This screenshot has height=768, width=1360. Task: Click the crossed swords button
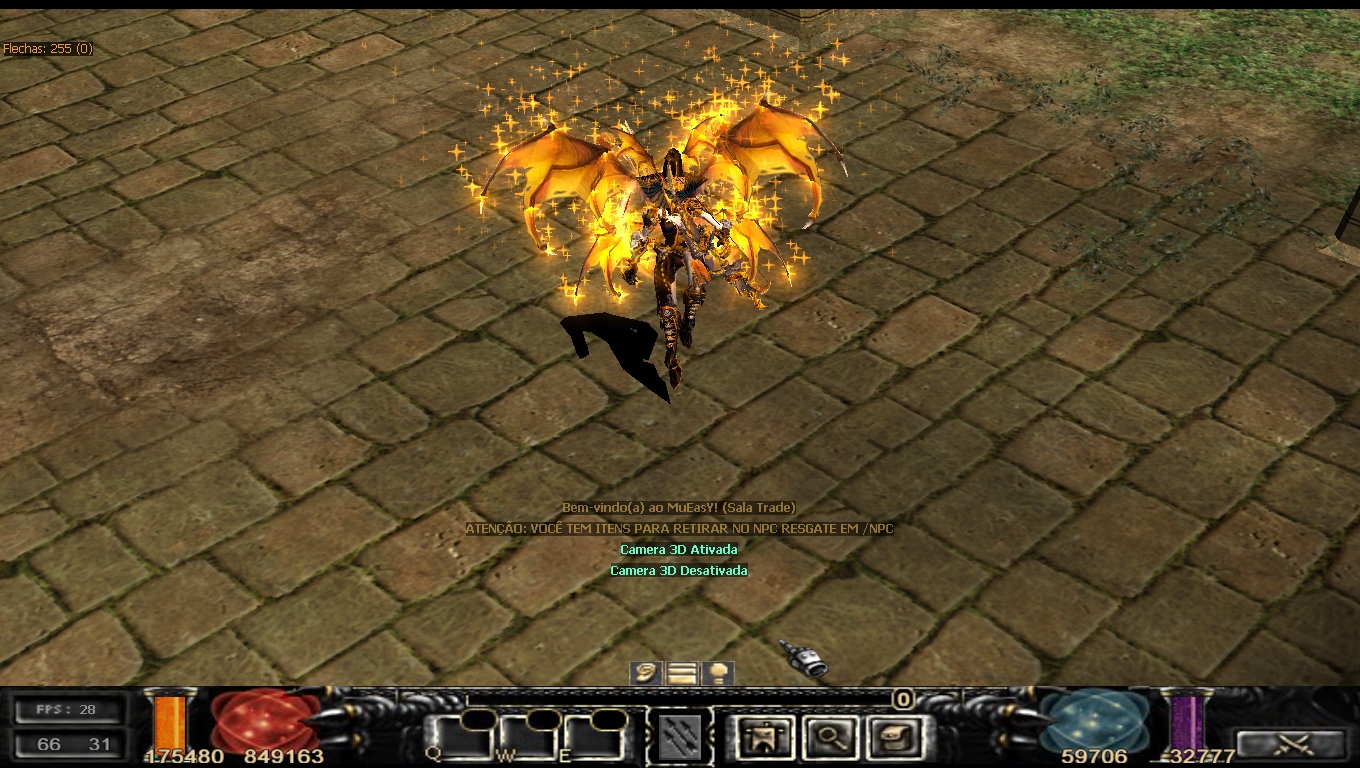coord(1291,744)
